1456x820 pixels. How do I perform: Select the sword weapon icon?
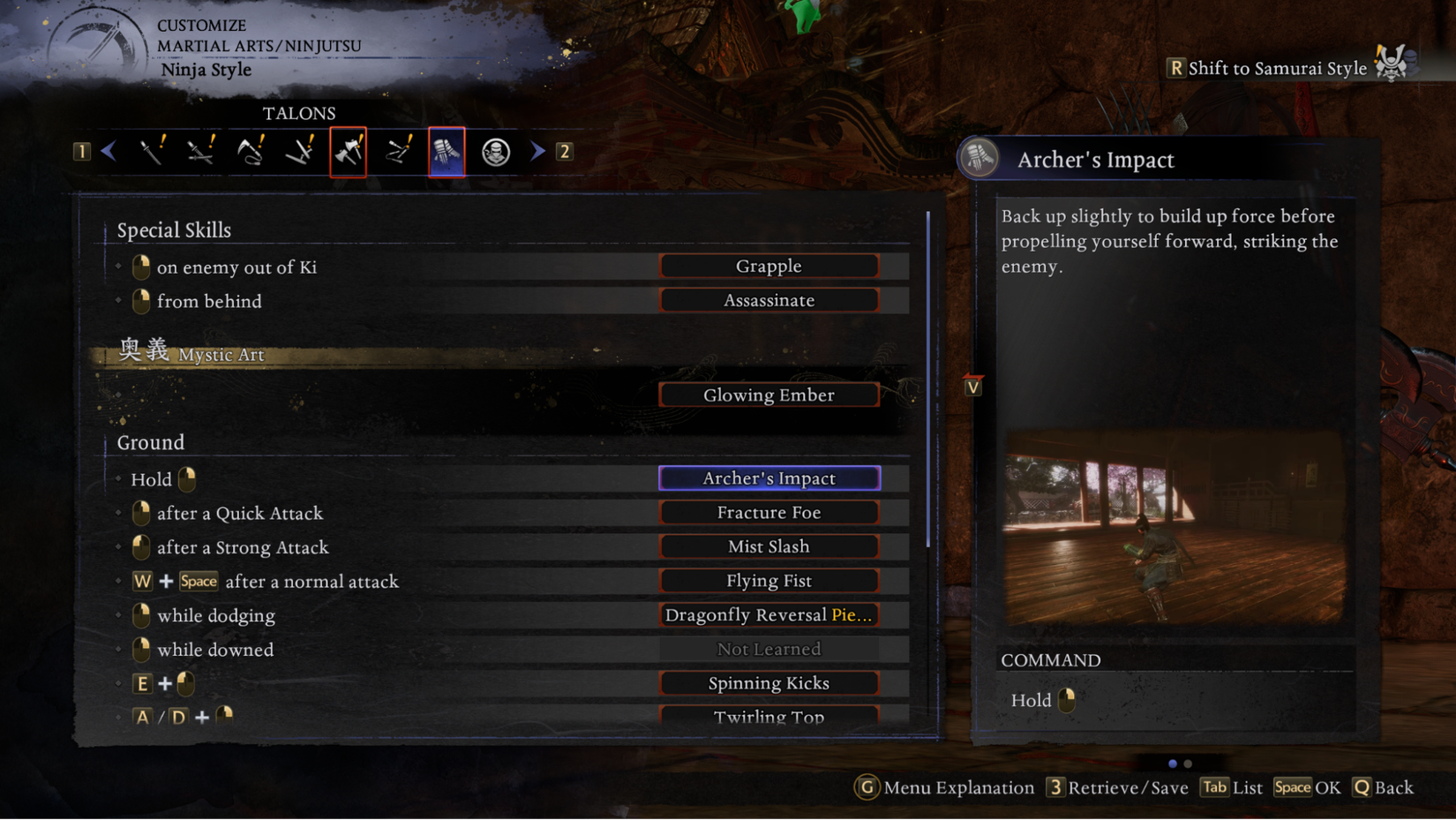152,150
